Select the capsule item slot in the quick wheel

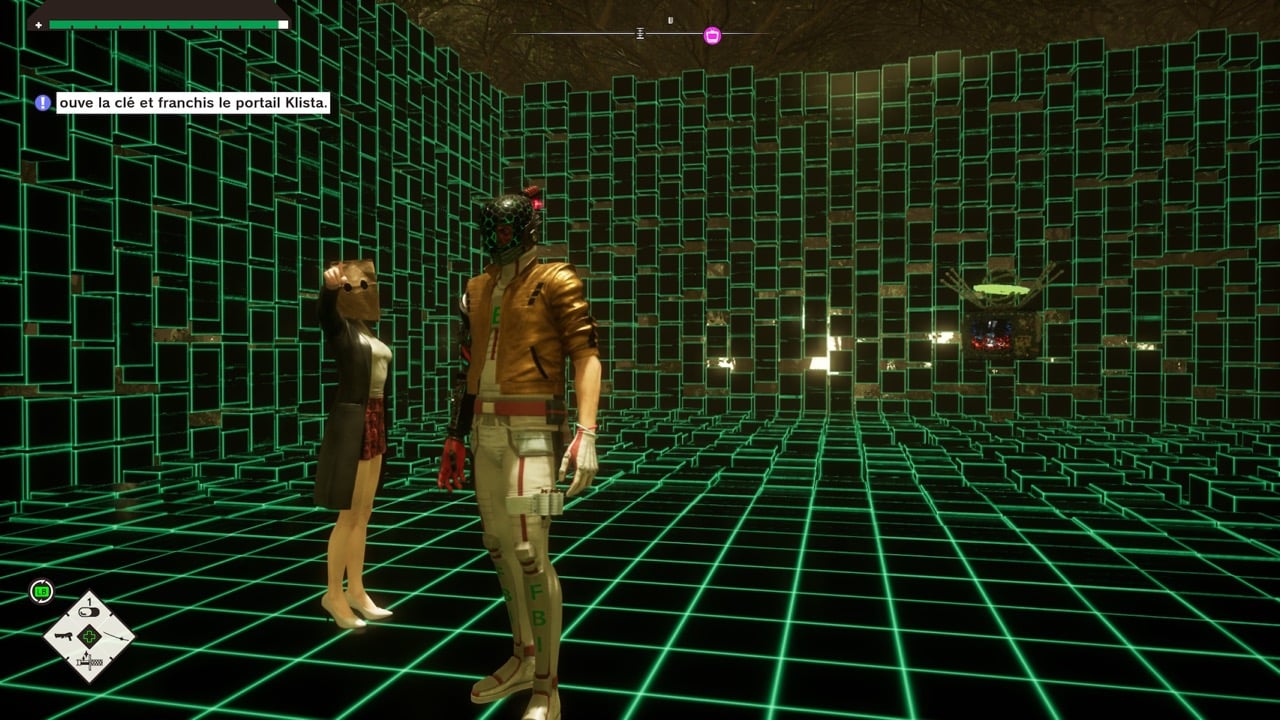tap(90, 614)
